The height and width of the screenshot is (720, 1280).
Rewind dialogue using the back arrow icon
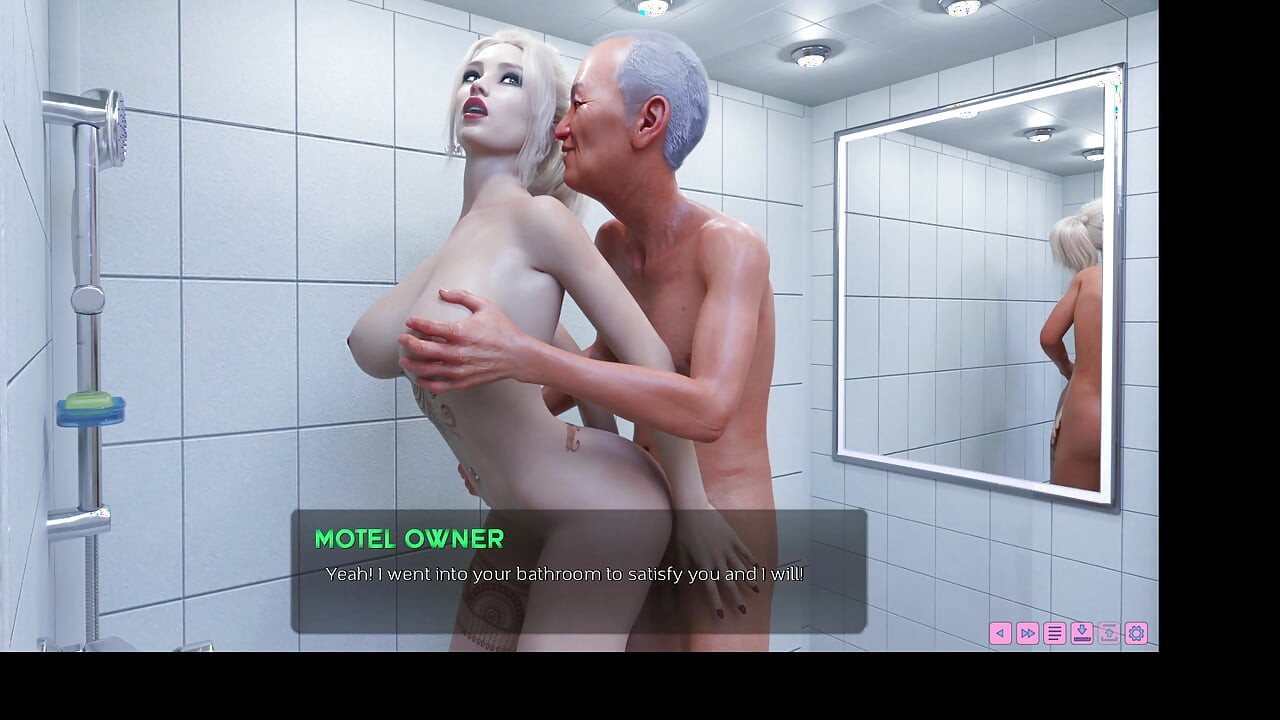1000,633
